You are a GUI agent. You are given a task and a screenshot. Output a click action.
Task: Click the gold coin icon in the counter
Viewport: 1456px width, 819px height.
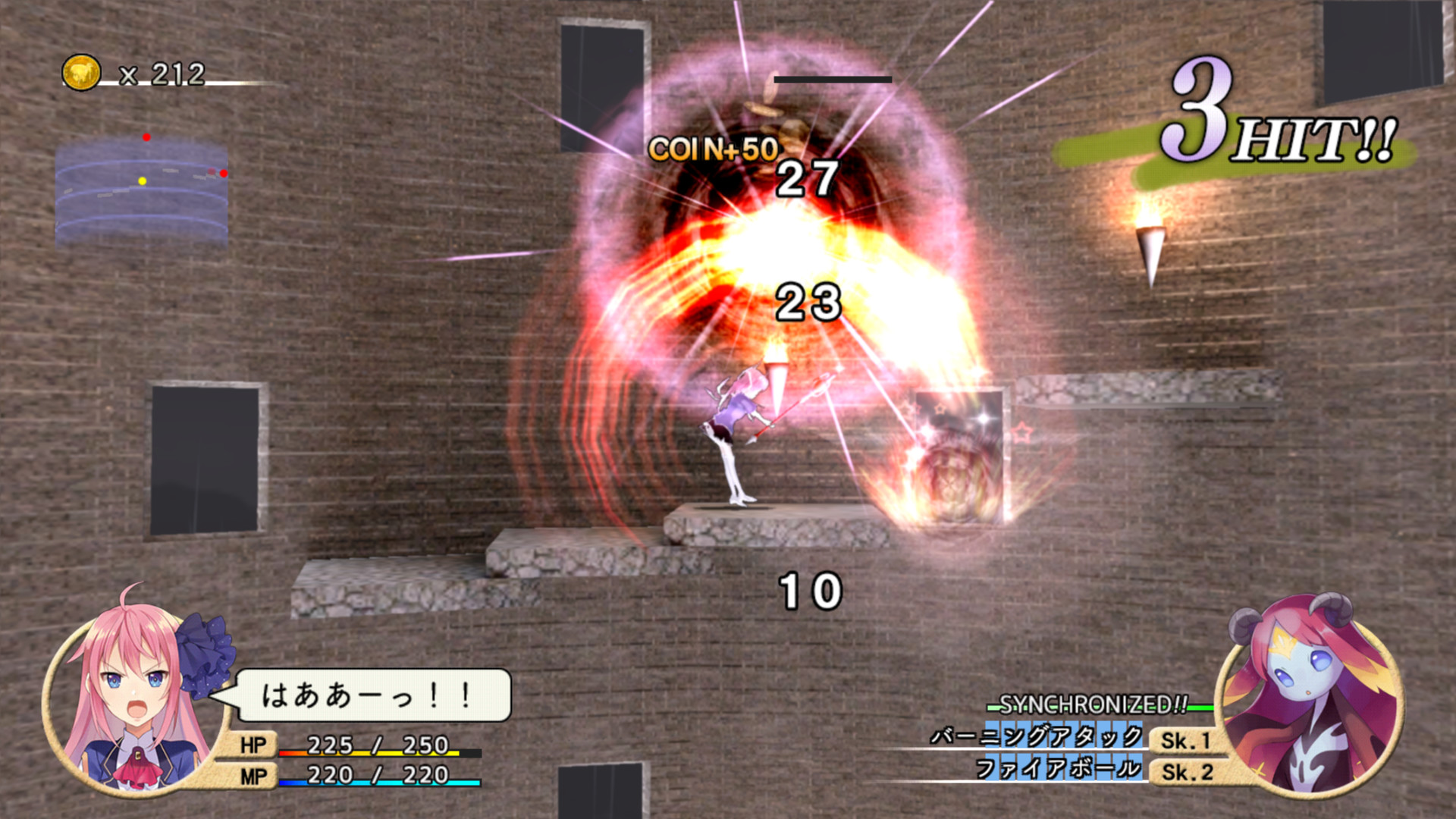tap(81, 74)
